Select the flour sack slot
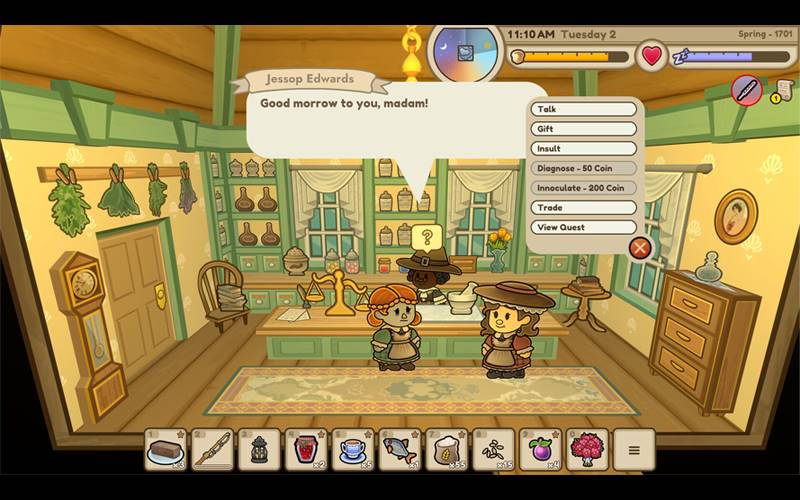The height and width of the screenshot is (500, 800). pos(447,450)
